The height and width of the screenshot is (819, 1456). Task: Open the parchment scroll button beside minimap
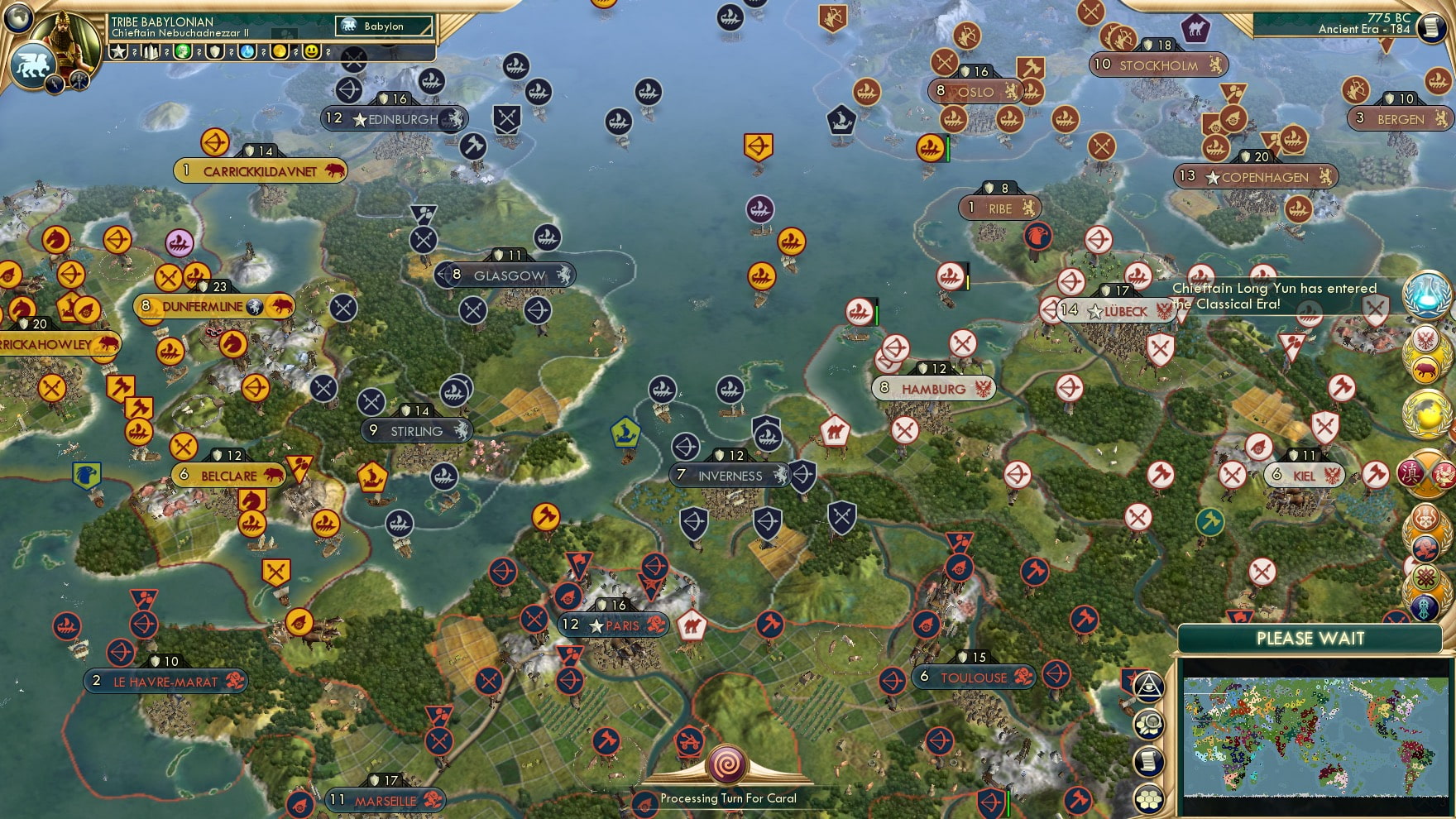pos(1148,762)
